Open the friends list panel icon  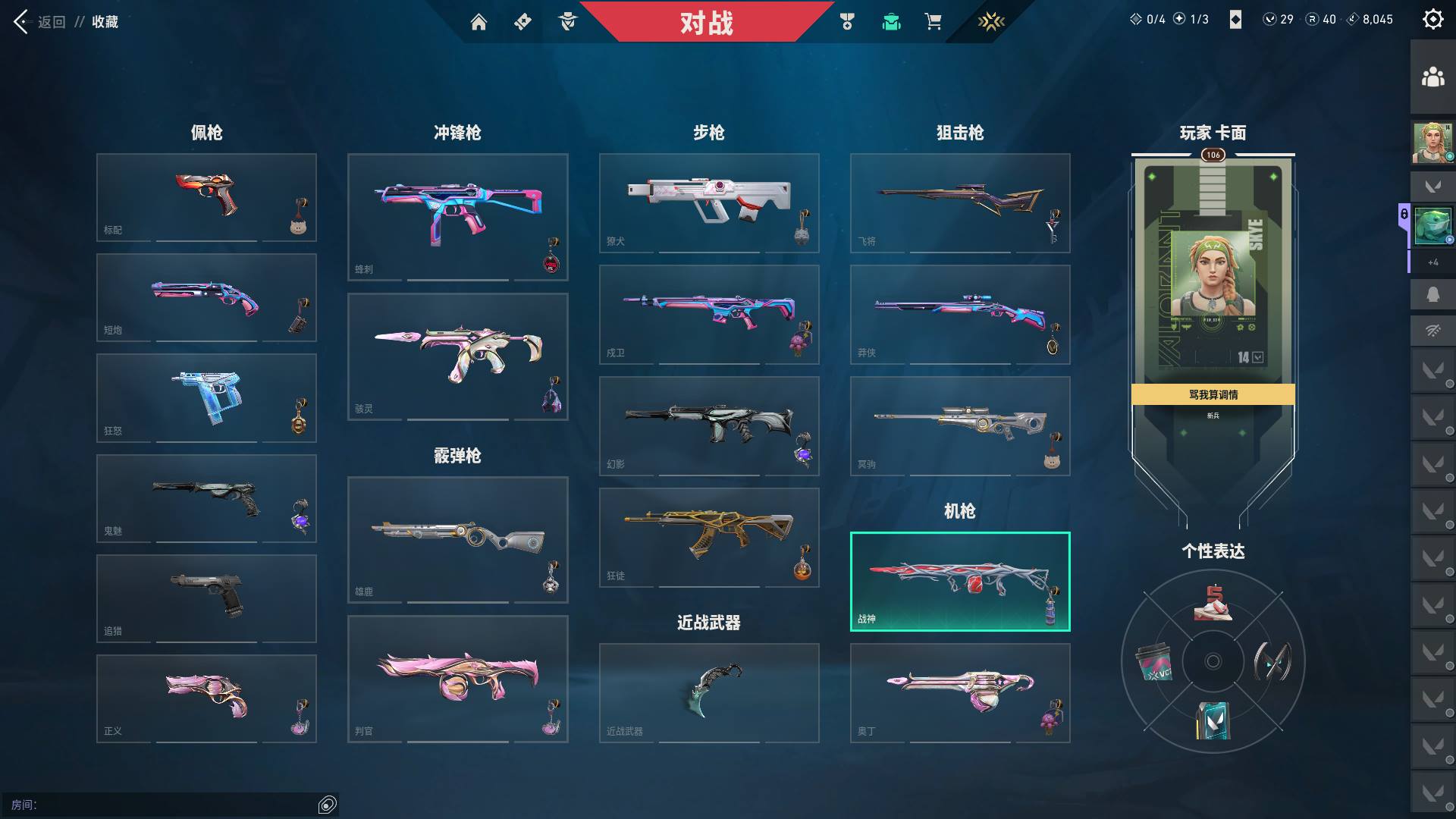point(1432,77)
